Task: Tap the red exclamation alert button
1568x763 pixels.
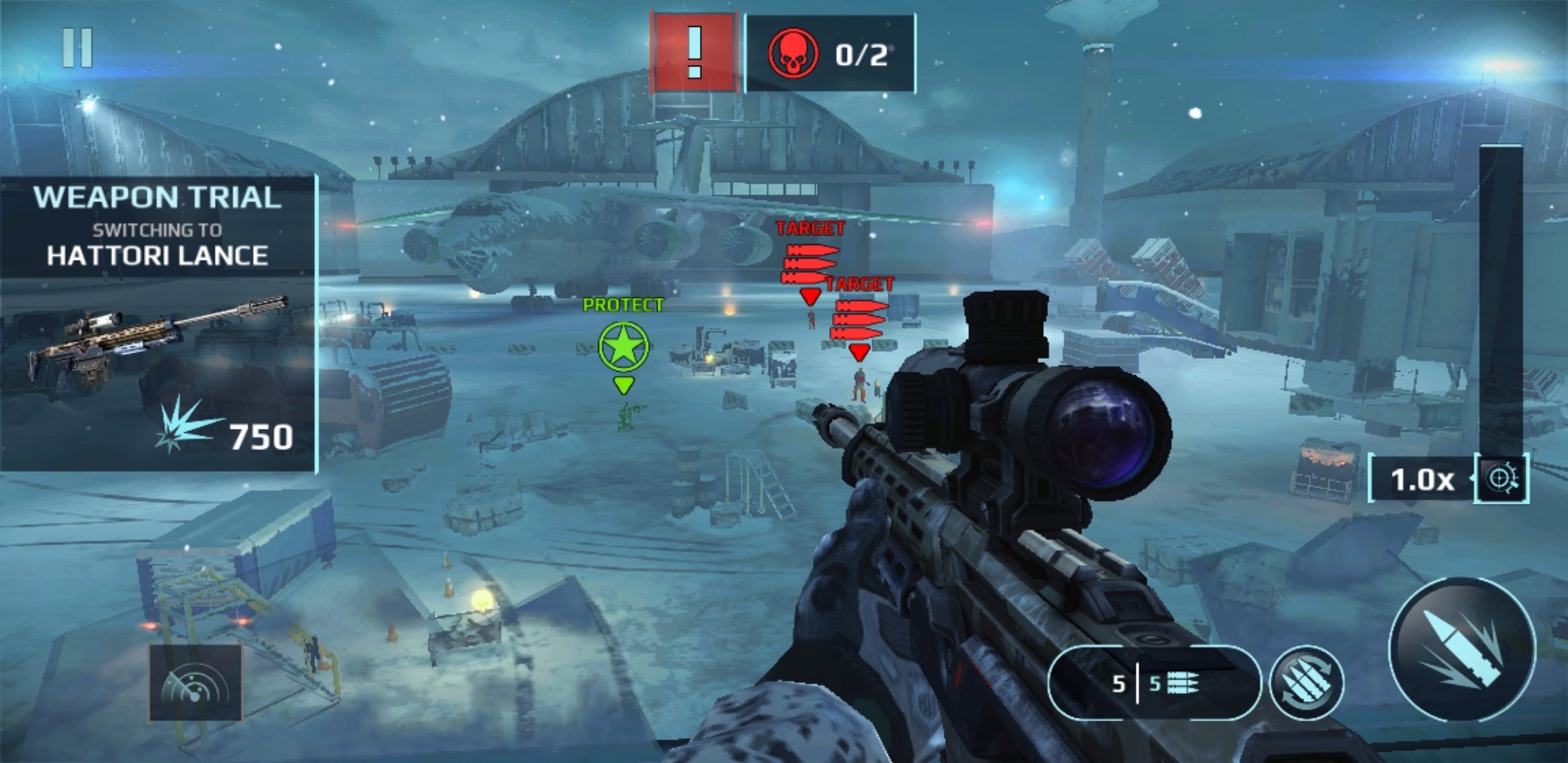Action: click(x=694, y=53)
